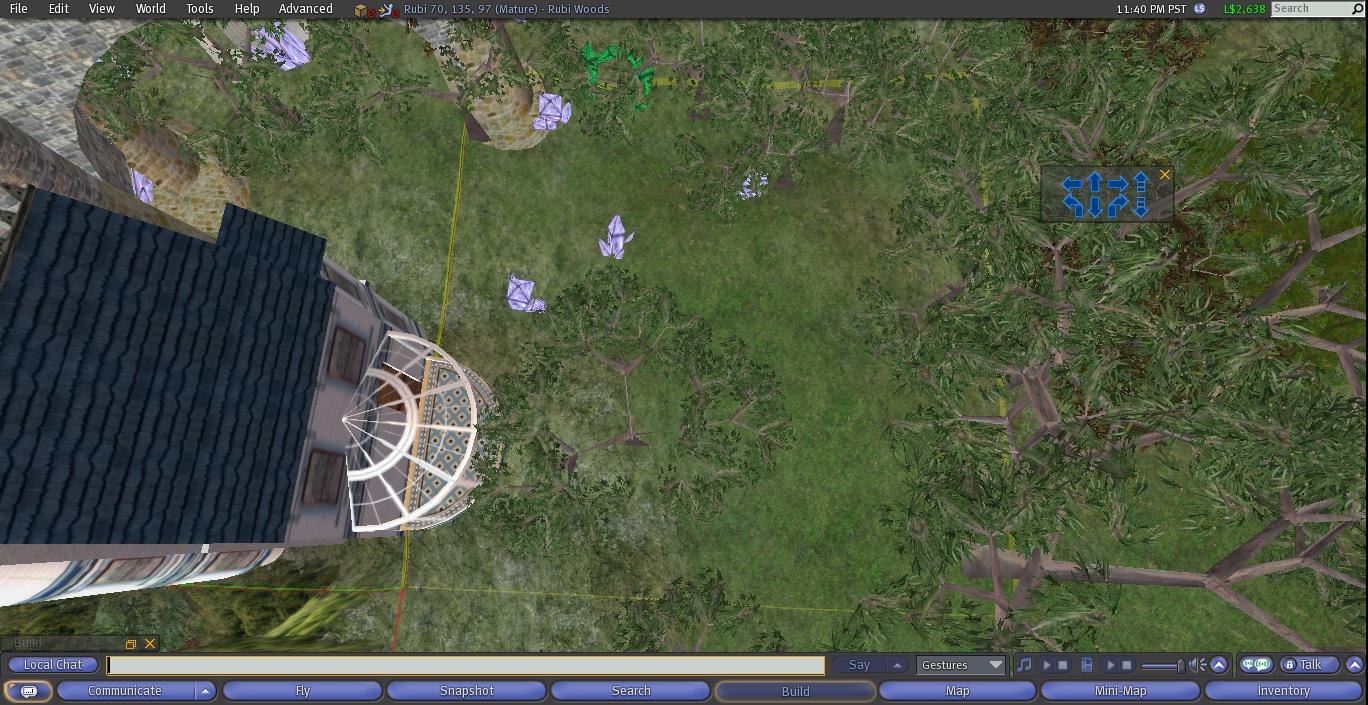Screen dimensions: 1368x705
Task: Open the File menu
Action: click(18, 9)
